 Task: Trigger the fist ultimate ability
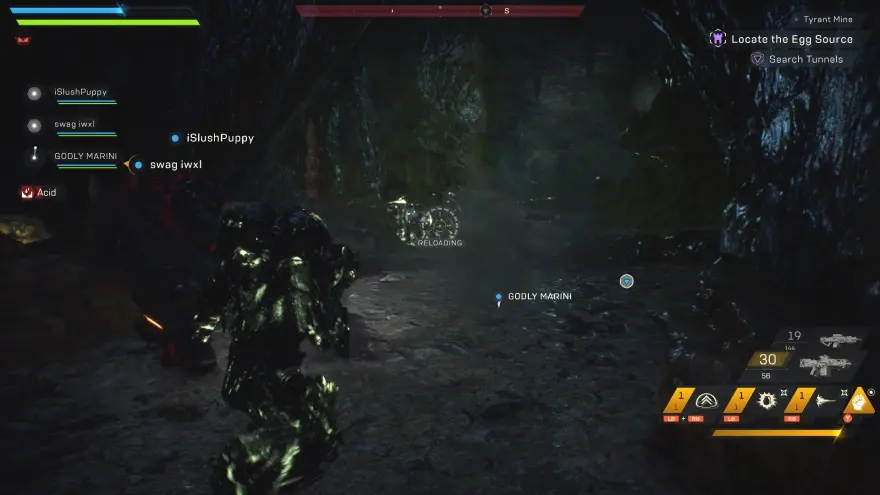[x=861, y=400]
